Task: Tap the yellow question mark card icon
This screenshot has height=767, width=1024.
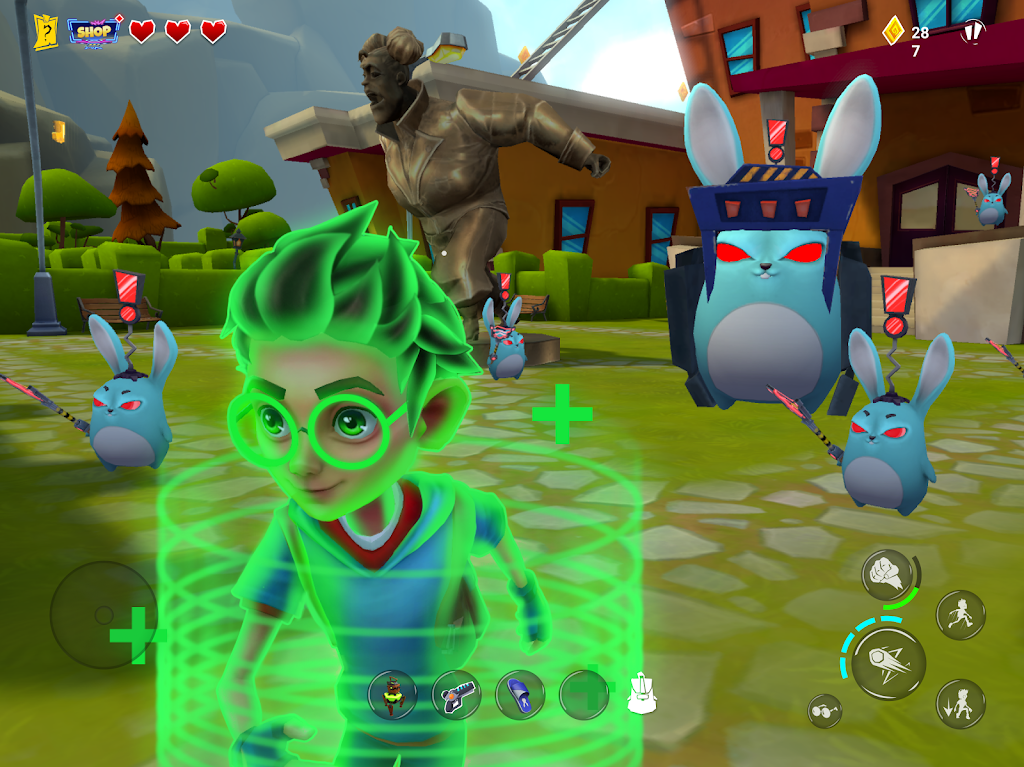Action: 45,32
